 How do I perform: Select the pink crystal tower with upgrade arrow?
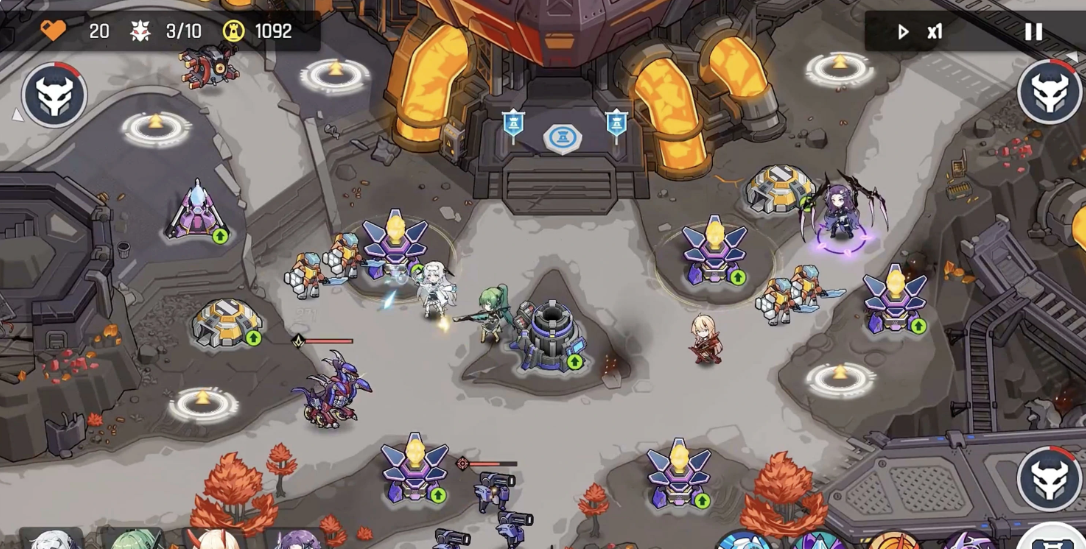click(196, 212)
